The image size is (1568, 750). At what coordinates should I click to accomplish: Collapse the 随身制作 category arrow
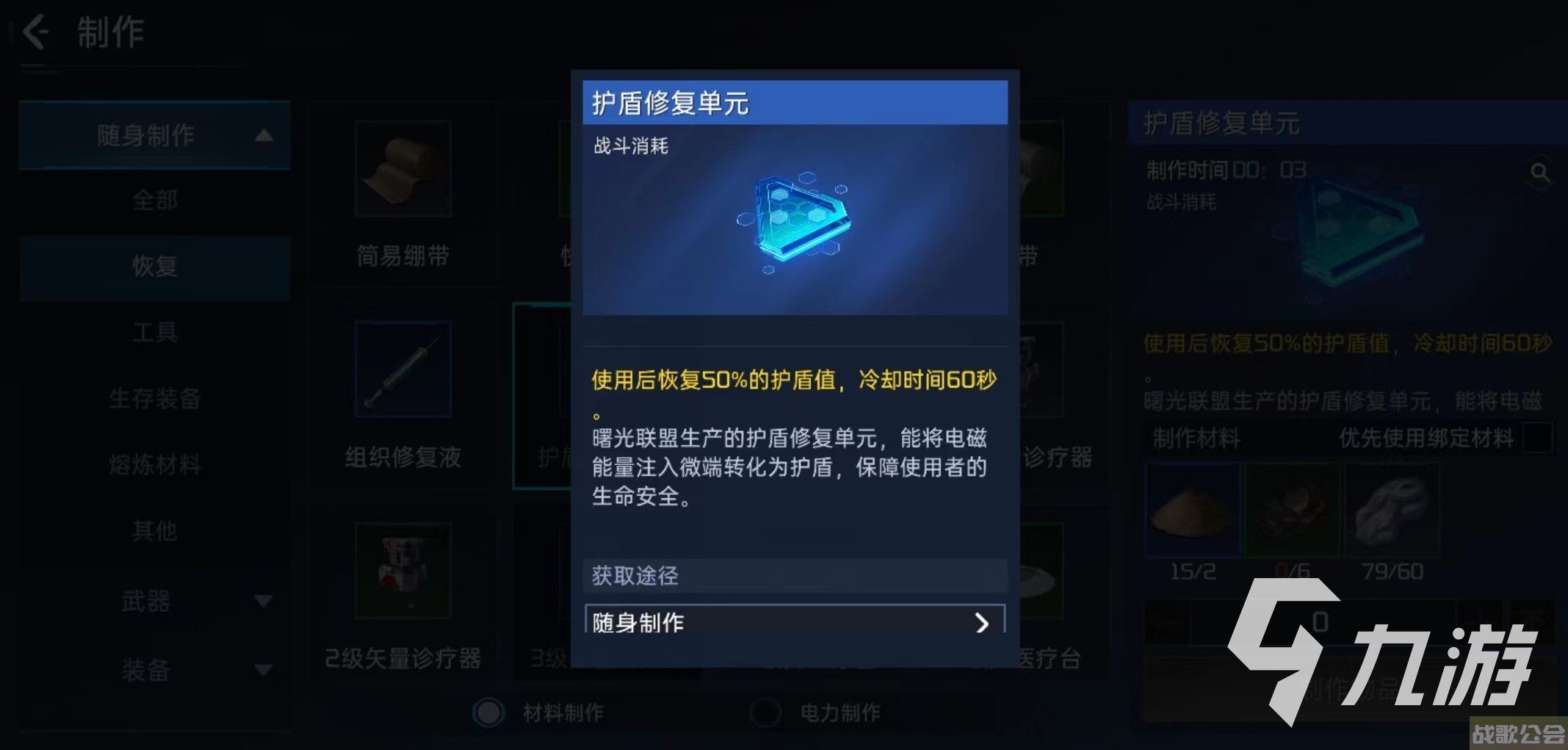click(x=265, y=135)
